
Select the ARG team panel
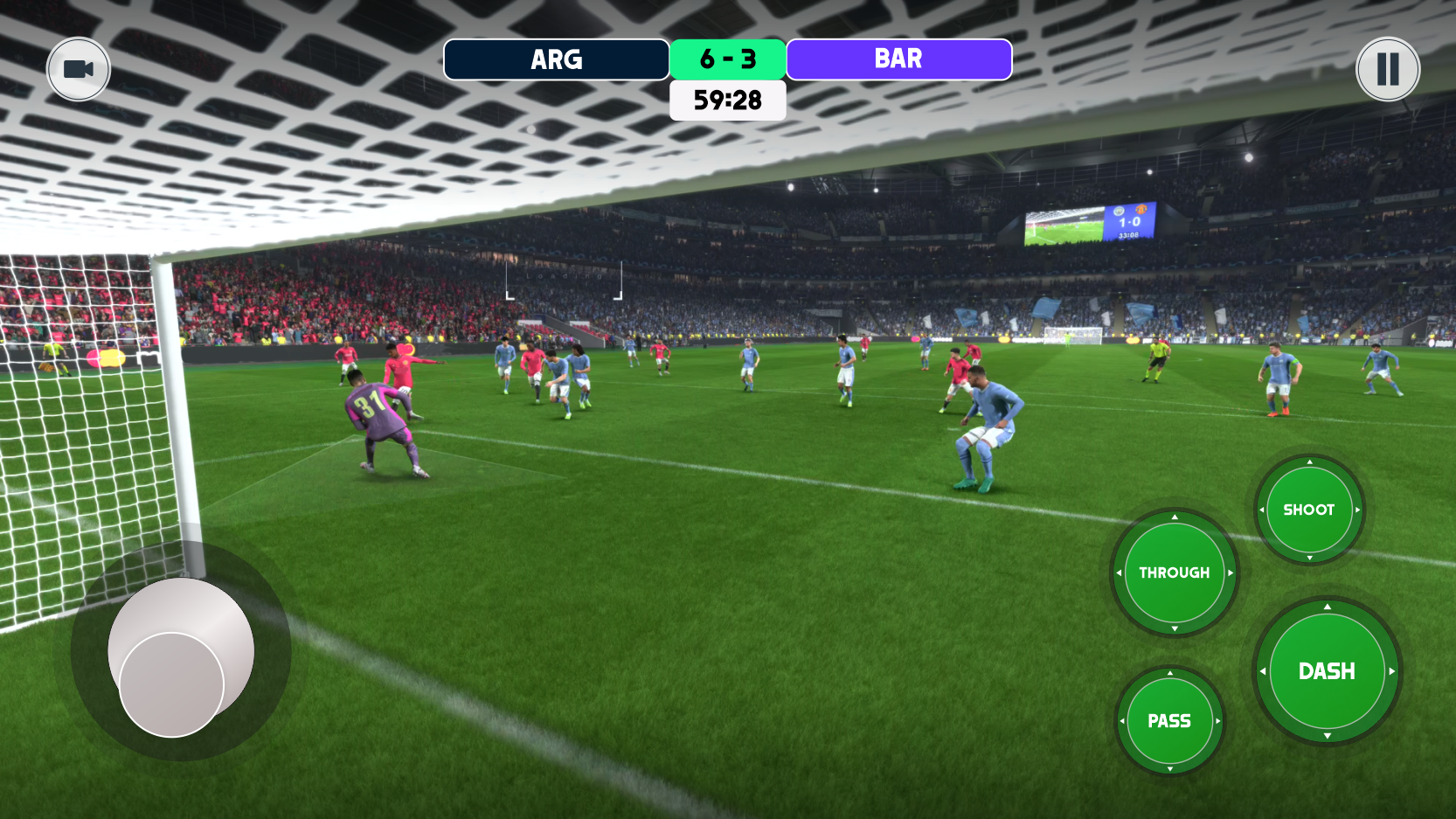(x=556, y=59)
